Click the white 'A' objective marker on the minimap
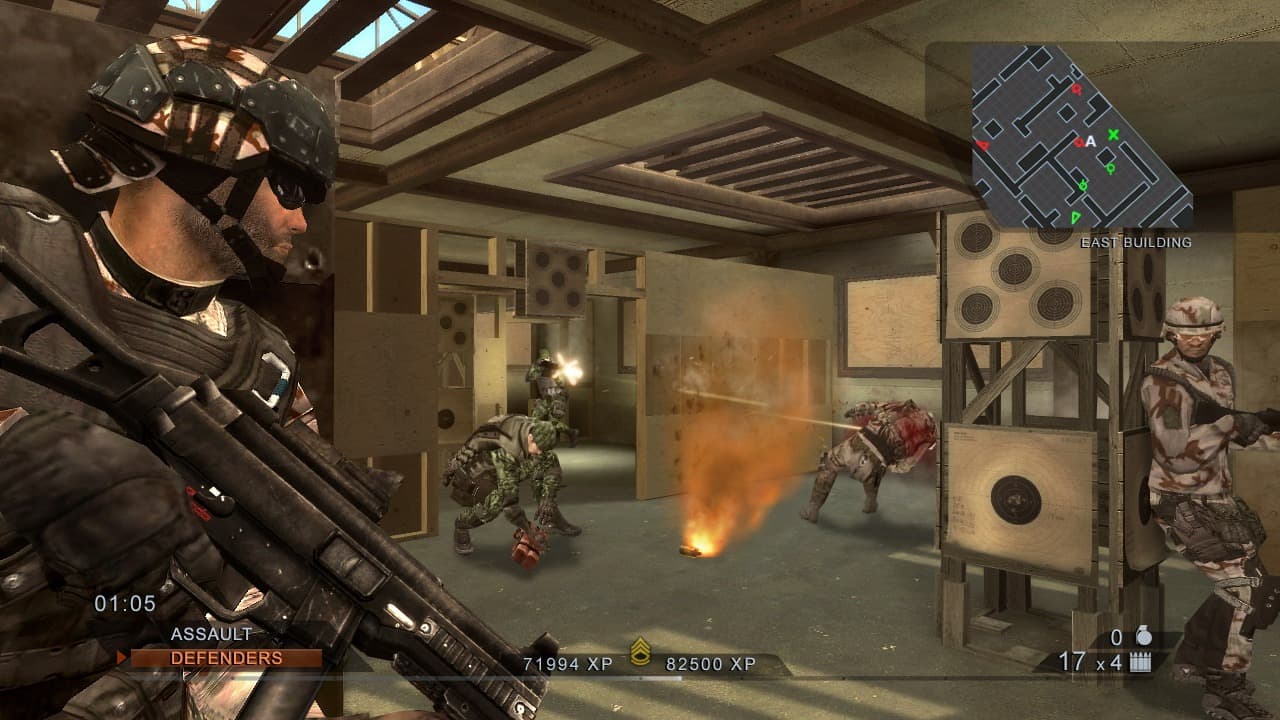This screenshot has width=1280, height=720. pos(1090,141)
